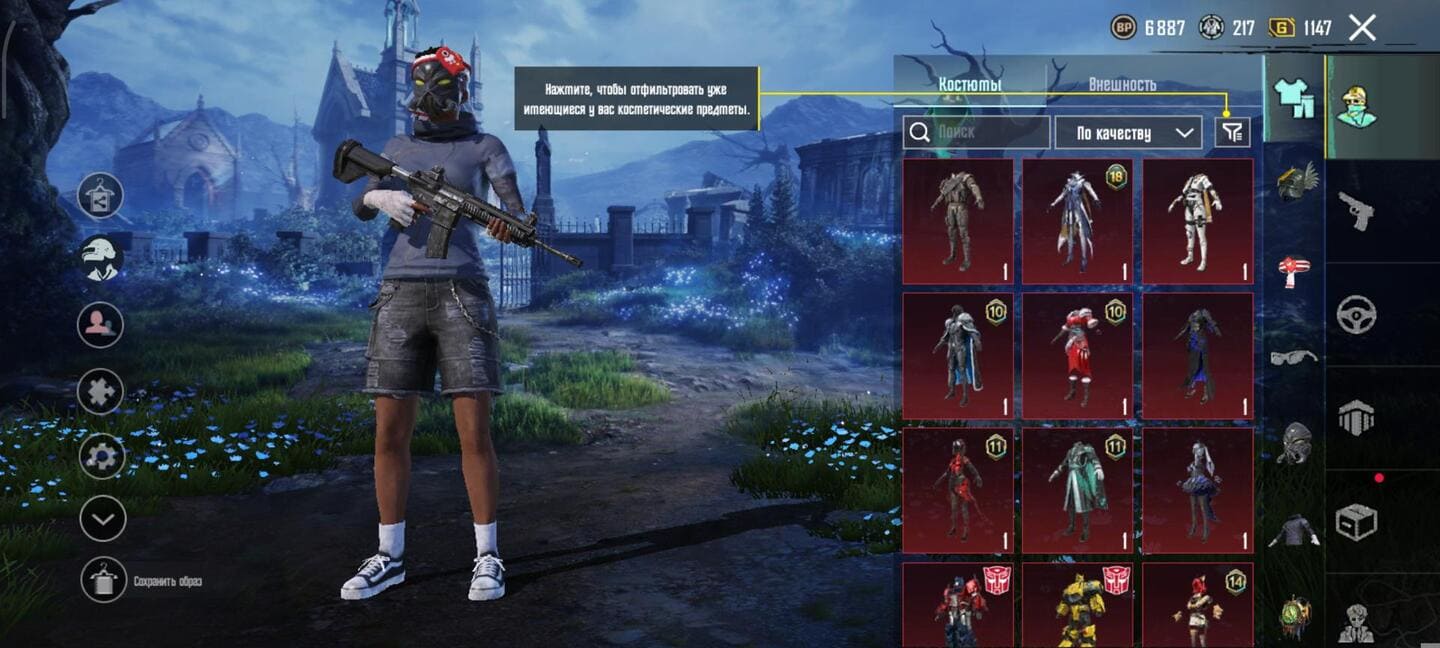Expand the down arrow on left panel

[102, 518]
